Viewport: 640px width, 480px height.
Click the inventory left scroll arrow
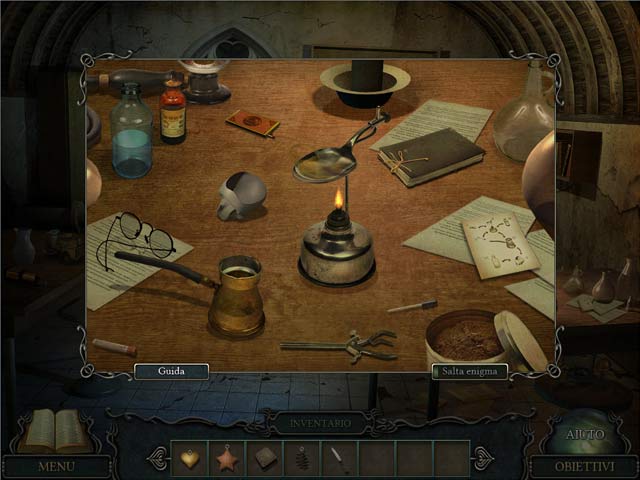click(158, 458)
